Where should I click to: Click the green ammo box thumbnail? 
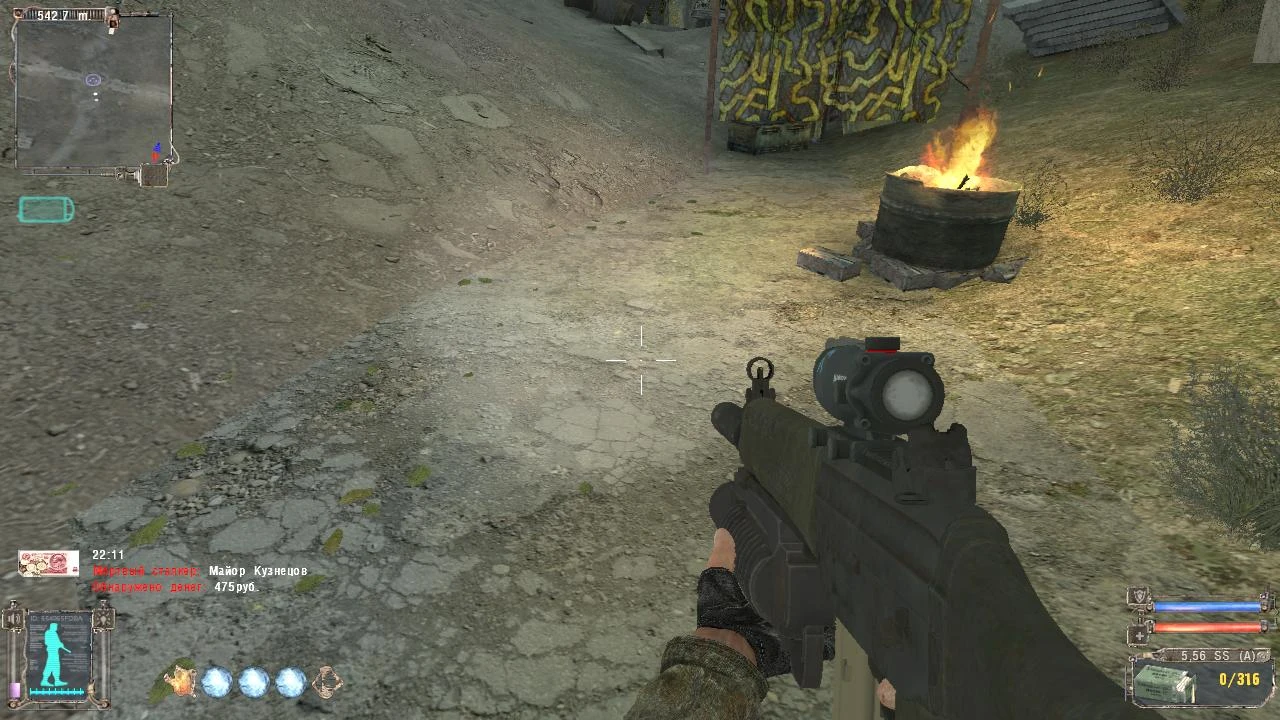click(1167, 685)
